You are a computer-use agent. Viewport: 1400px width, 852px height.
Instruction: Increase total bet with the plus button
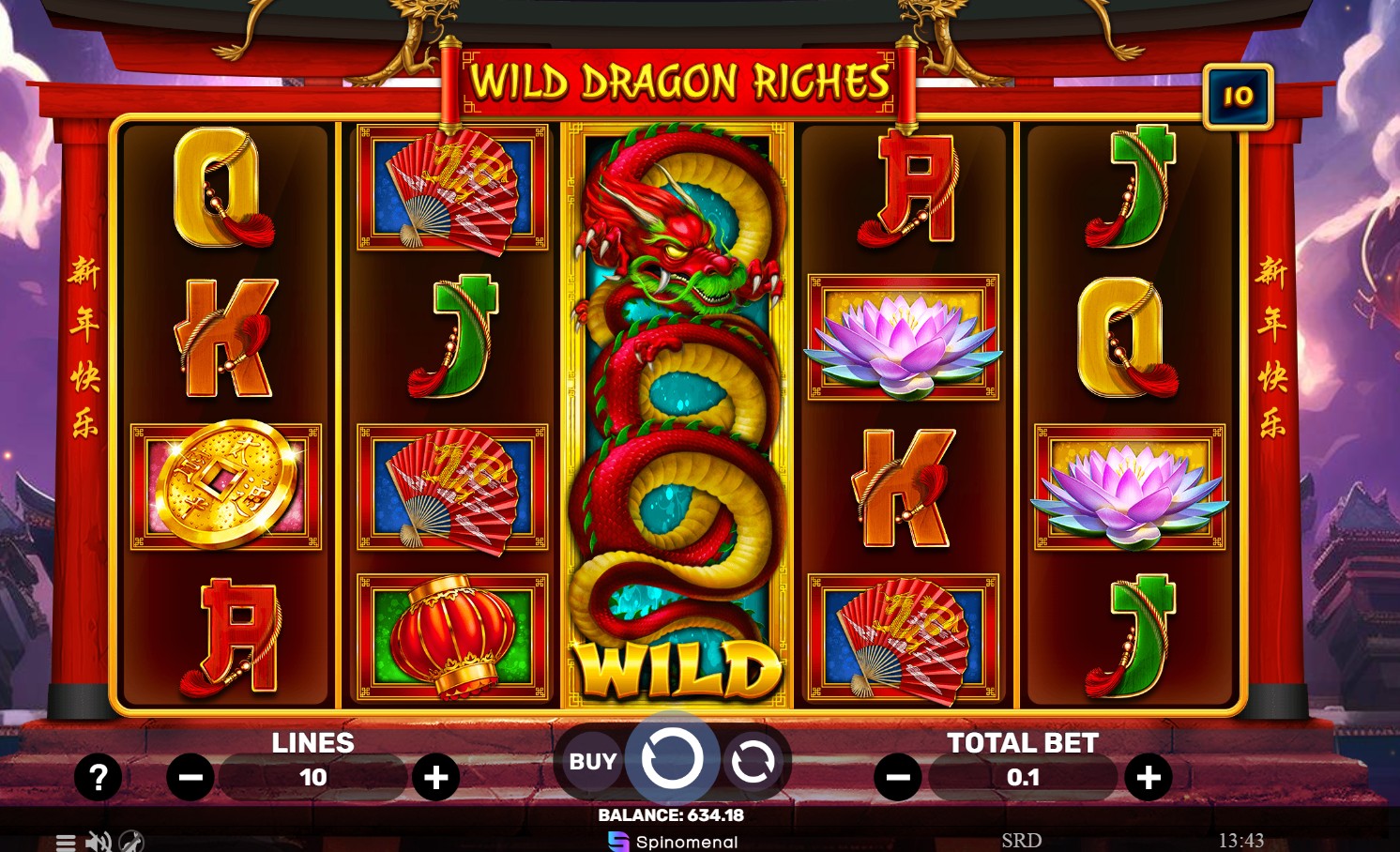coord(1150,777)
